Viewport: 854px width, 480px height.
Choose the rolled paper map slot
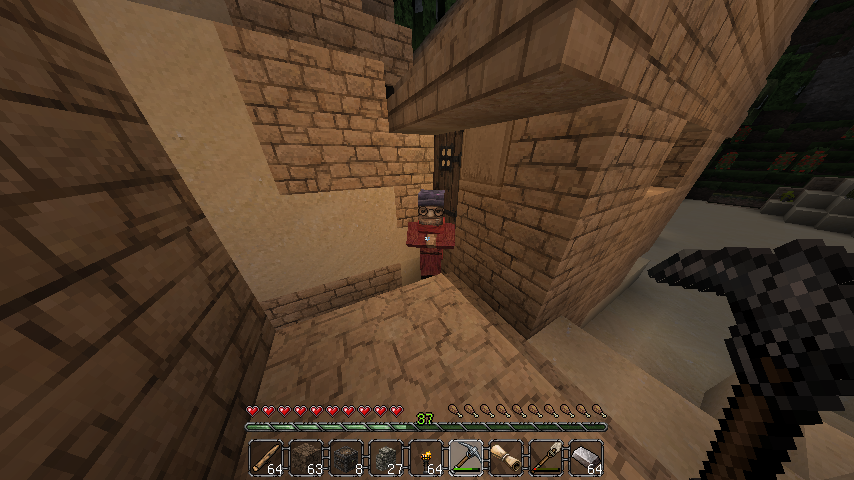coord(507,457)
